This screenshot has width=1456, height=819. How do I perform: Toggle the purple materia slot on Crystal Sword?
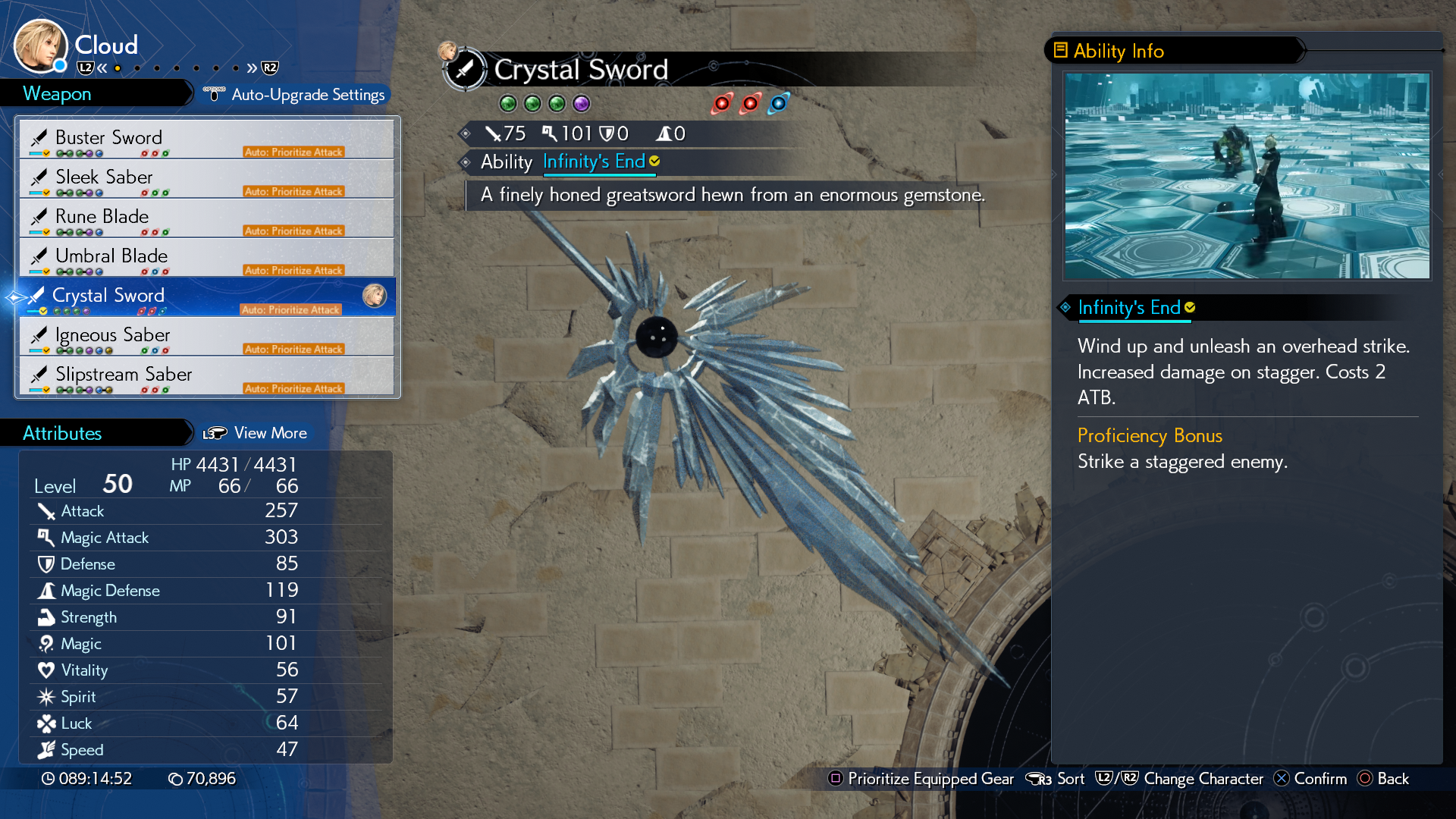tap(581, 103)
